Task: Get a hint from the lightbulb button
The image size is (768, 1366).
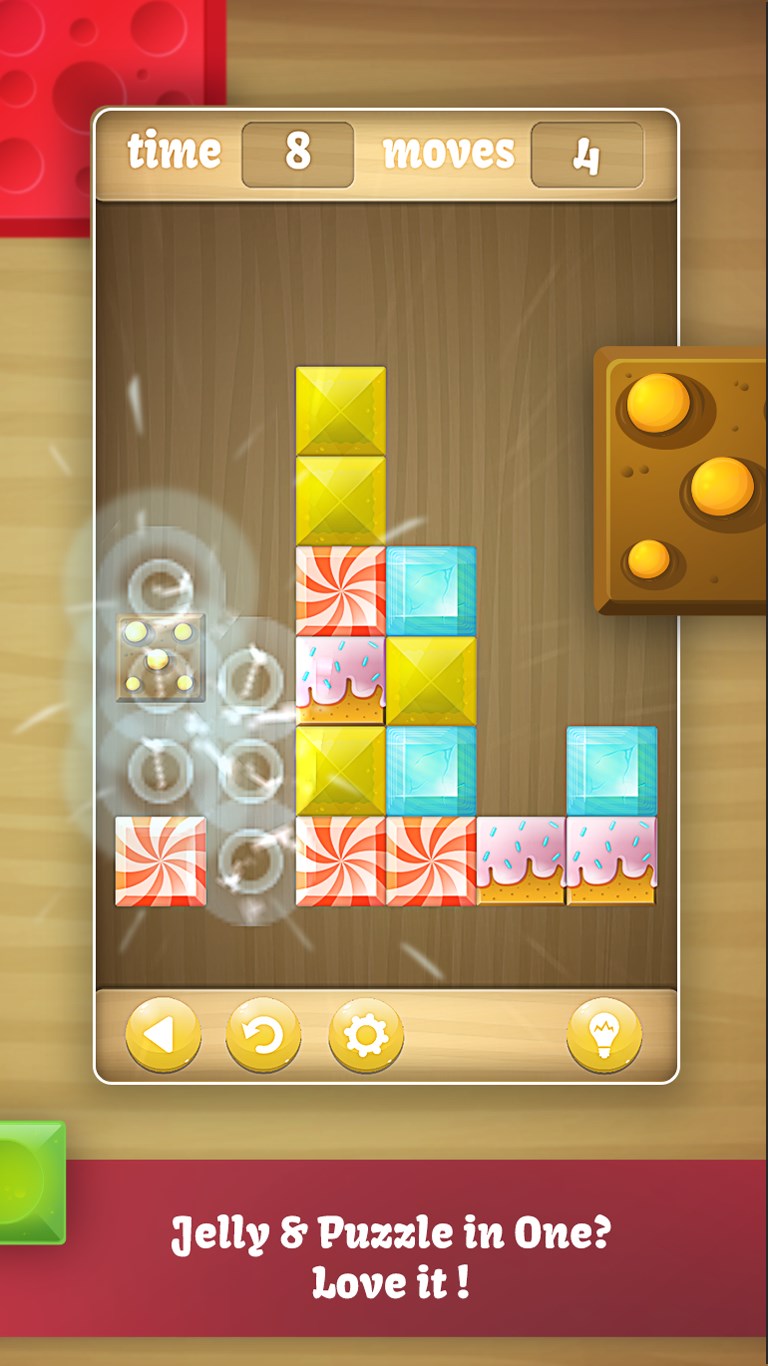Action: (x=604, y=1035)
